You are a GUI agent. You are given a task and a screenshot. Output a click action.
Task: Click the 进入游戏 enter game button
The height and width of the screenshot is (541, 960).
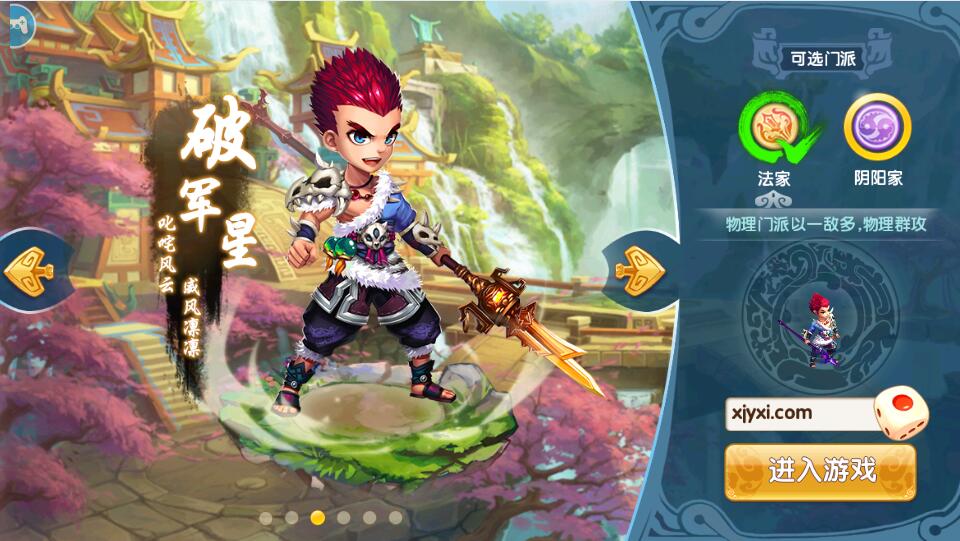tap(820, 471)
